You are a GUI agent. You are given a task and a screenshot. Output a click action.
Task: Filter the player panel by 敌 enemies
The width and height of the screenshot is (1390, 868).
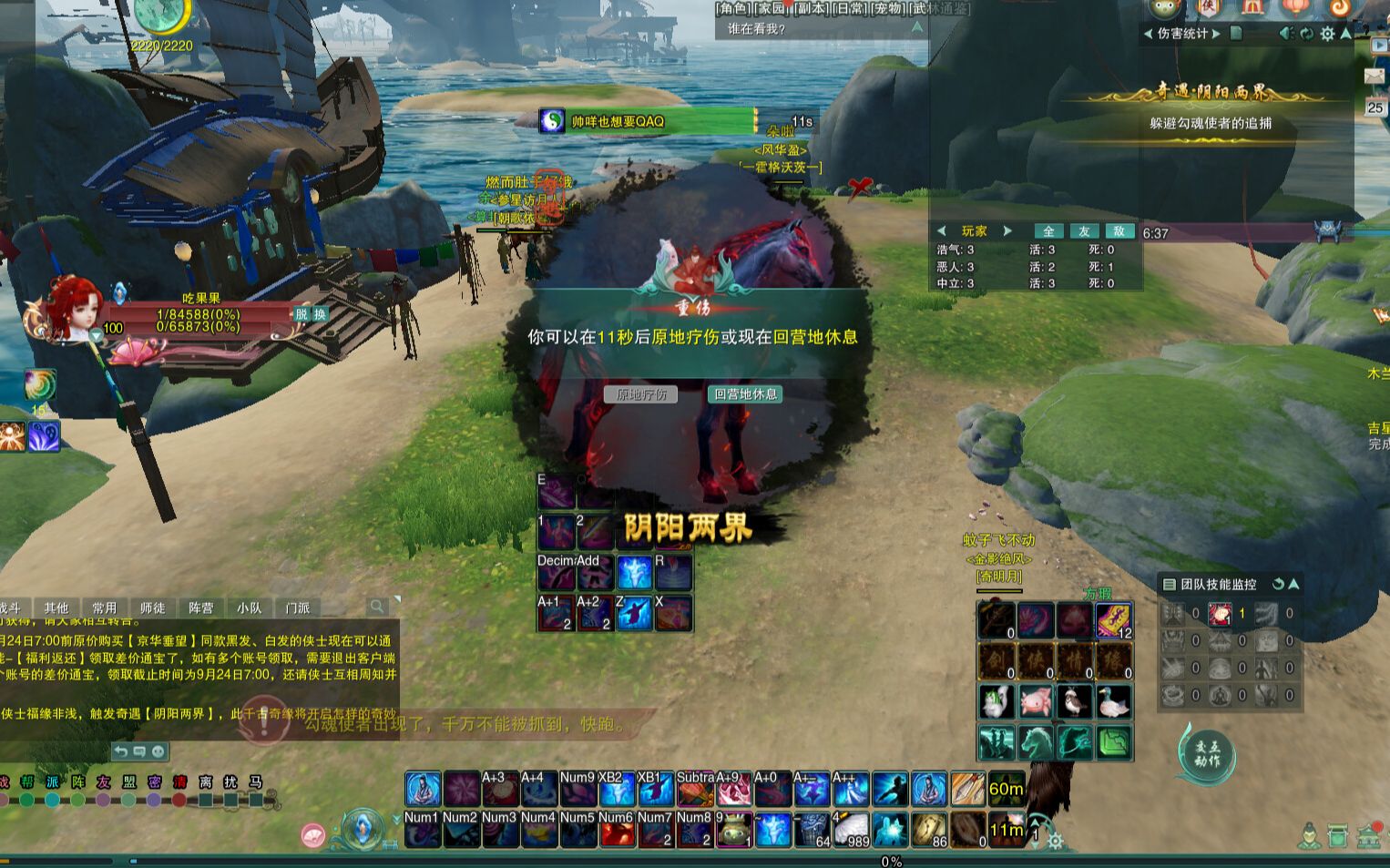(1119, 231)
